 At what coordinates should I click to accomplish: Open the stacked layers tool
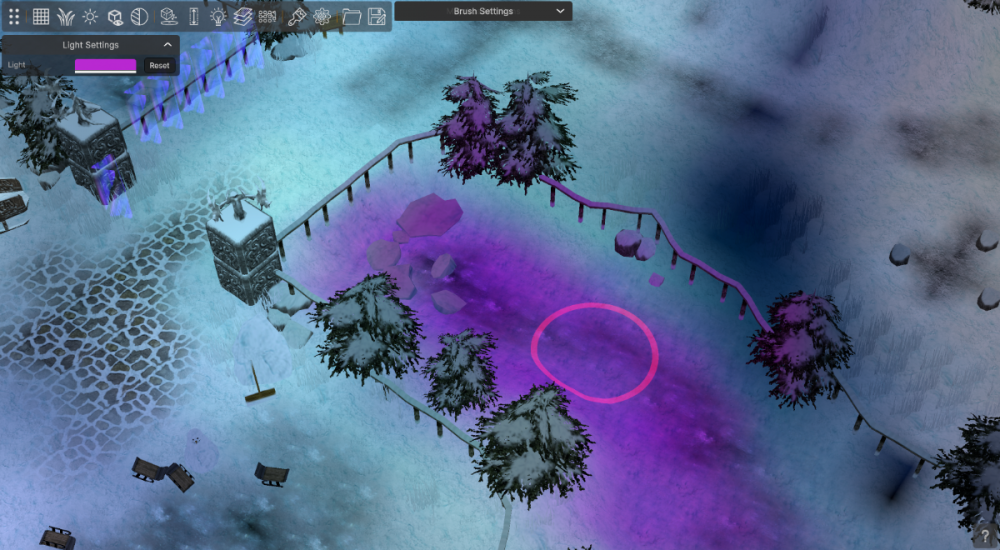click(x=243, y=16)
